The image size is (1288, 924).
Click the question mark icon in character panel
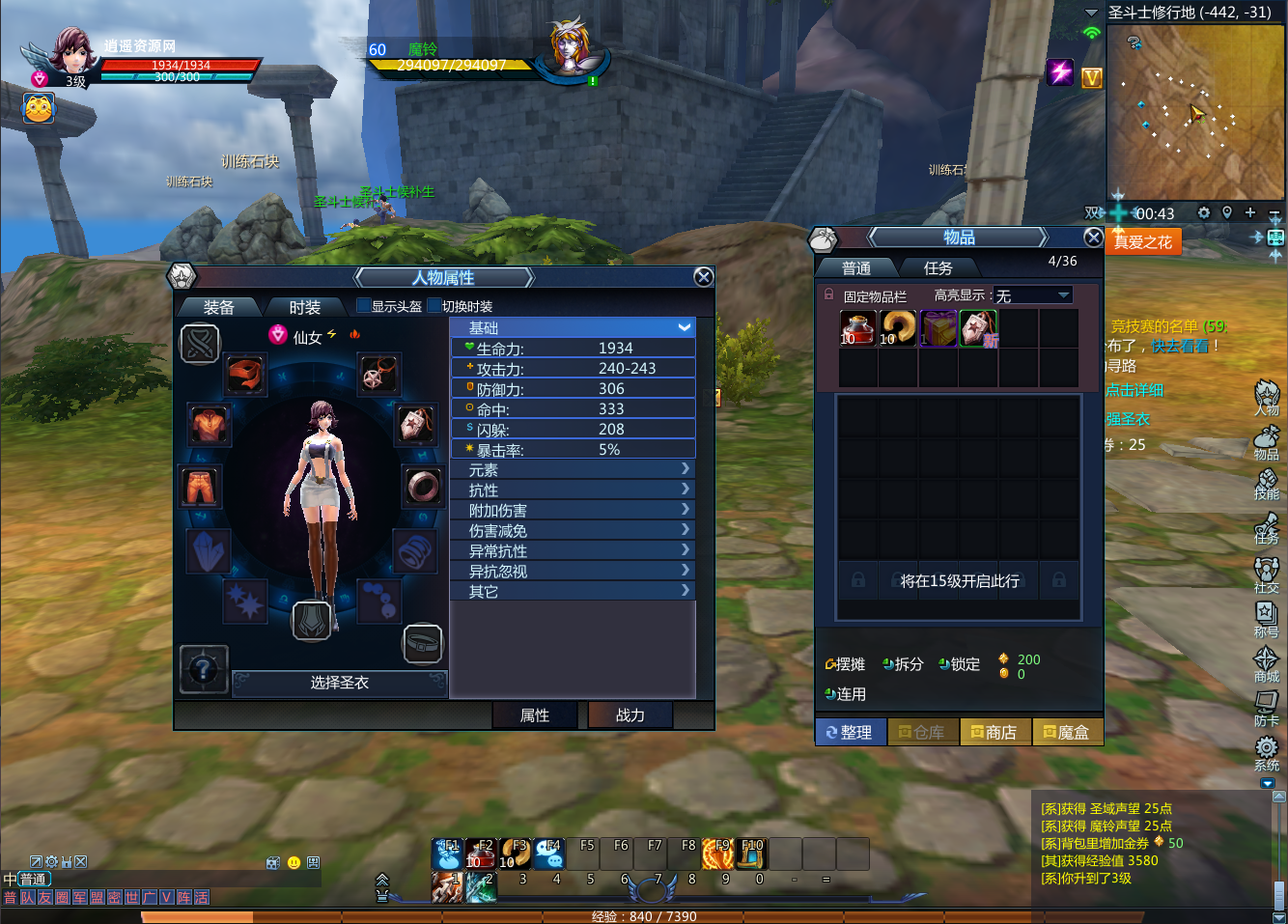point(203,671)
